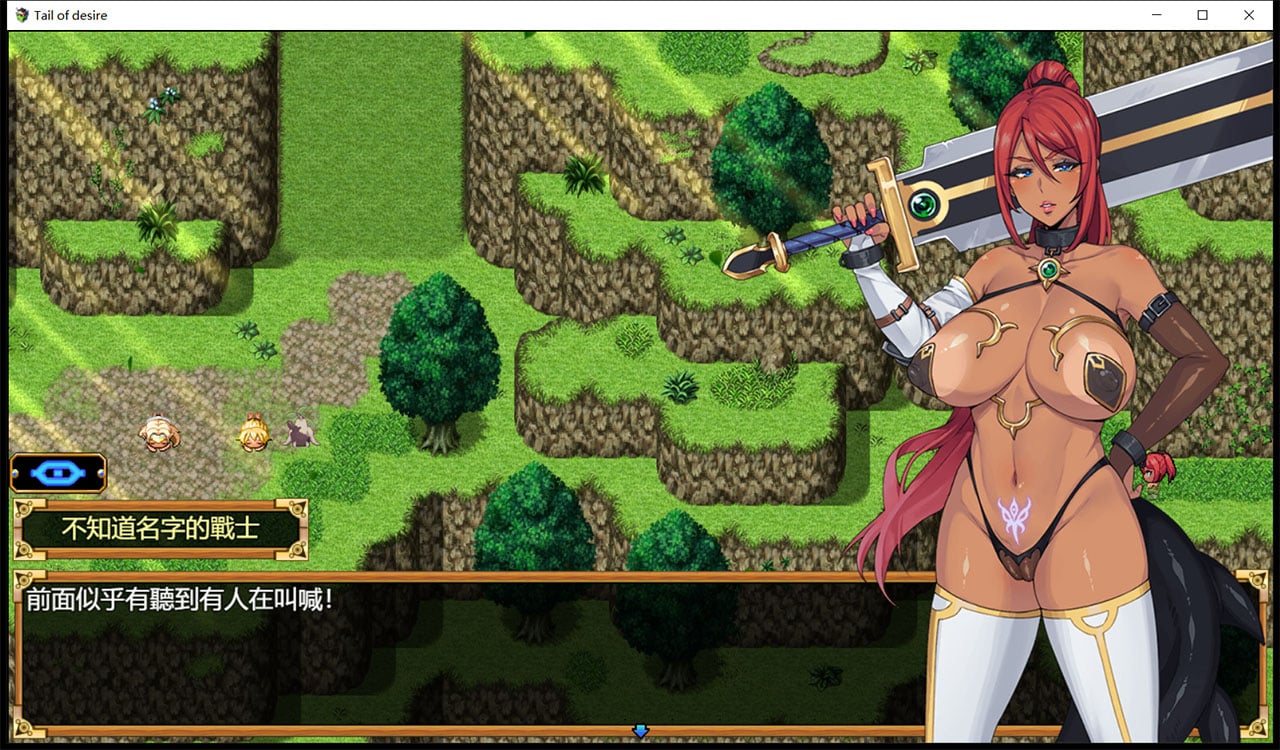
Task: Click the leftmost party member sprite
Action: 156,432
